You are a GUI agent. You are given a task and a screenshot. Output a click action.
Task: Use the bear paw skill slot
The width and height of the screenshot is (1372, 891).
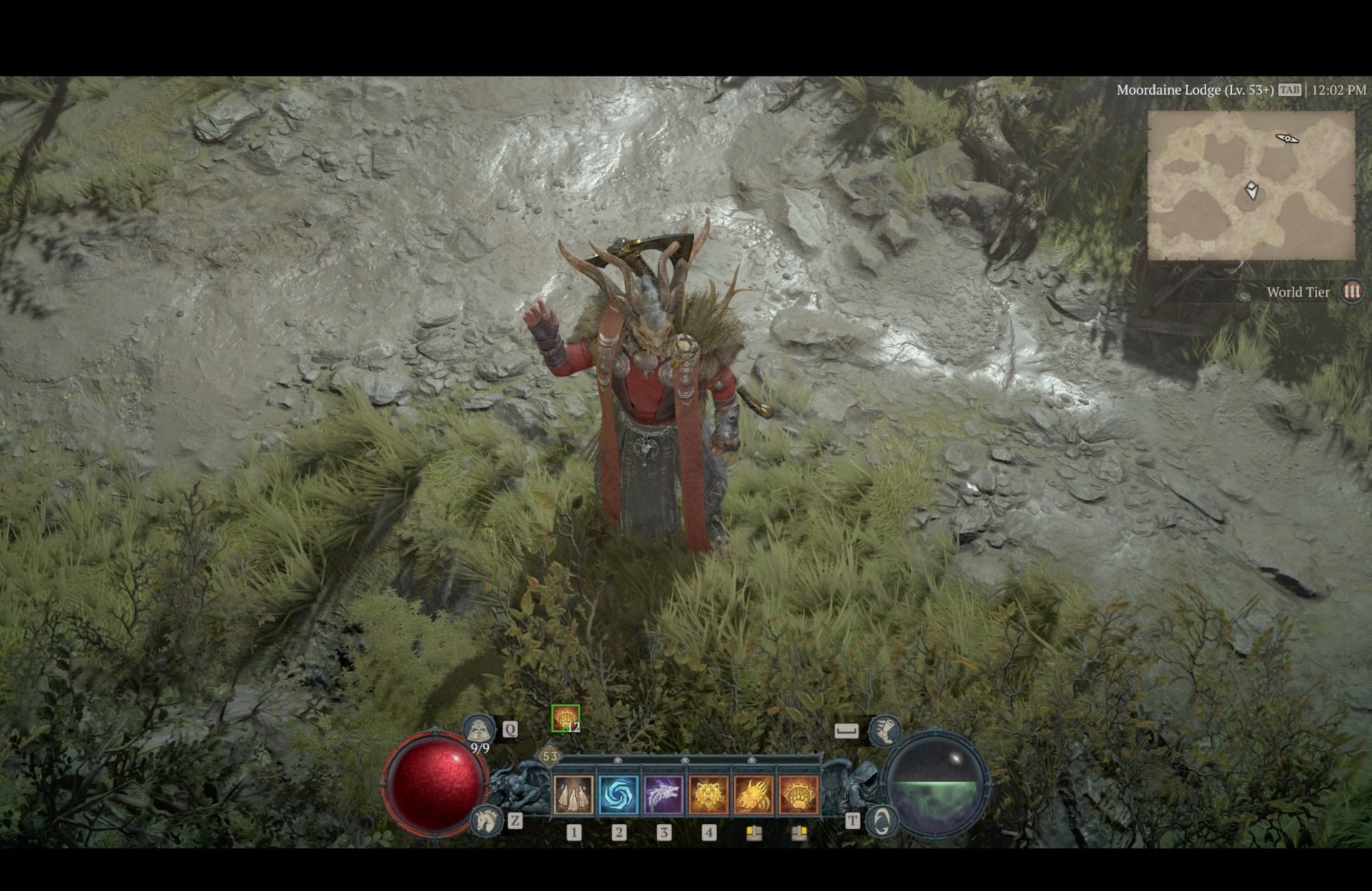click(x=799, y=795)
